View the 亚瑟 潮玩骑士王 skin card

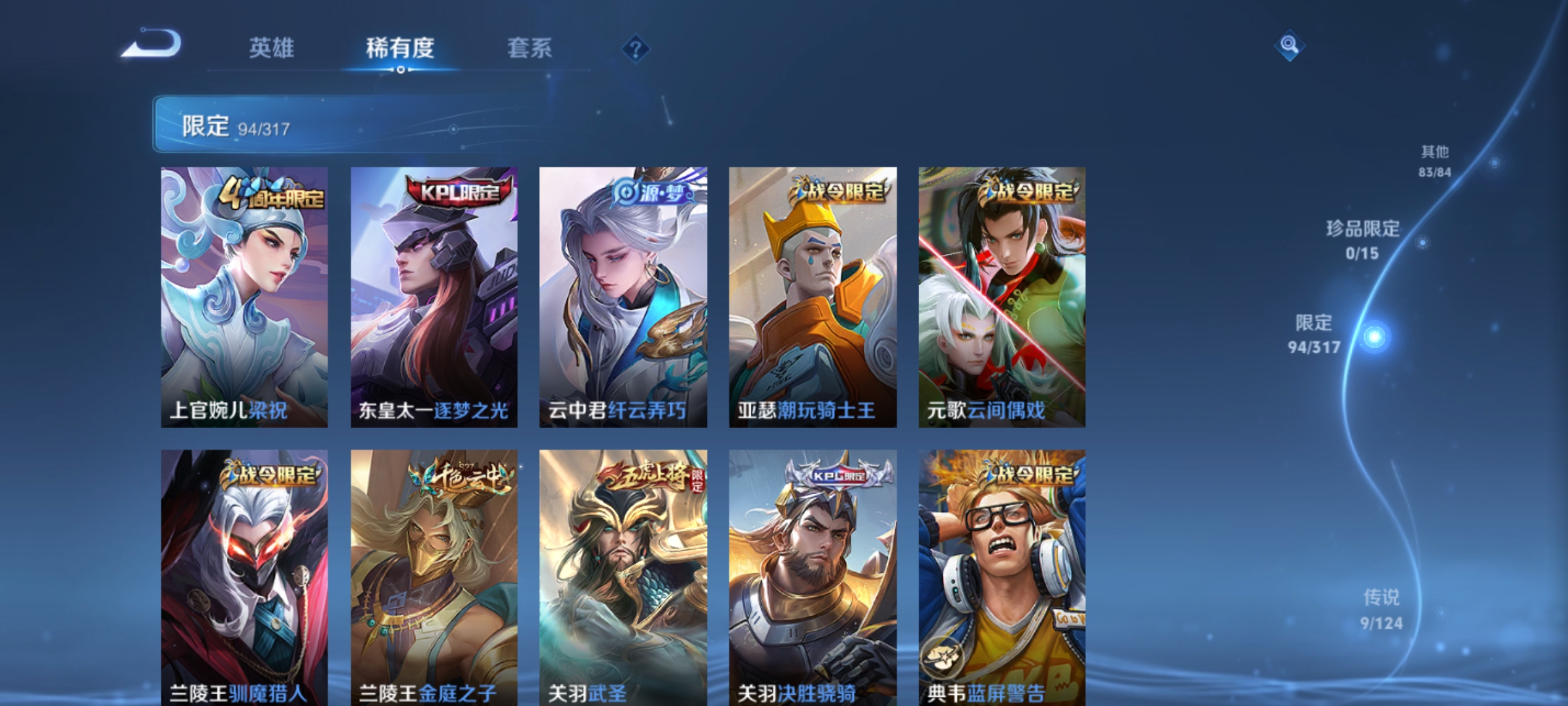pyautogui.click(x=813, y=297)
